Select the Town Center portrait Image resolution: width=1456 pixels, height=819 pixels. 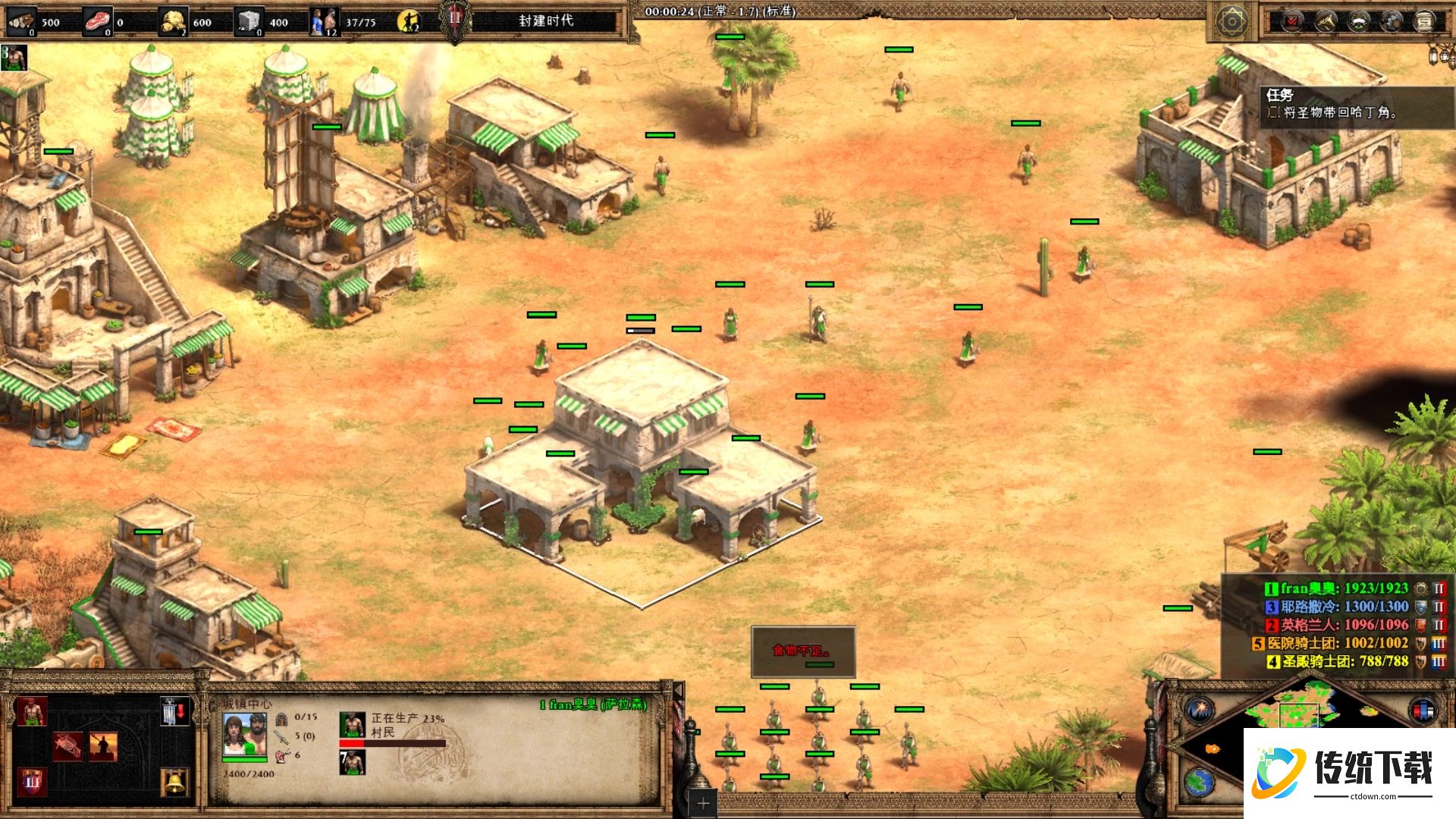coord(244,736)
